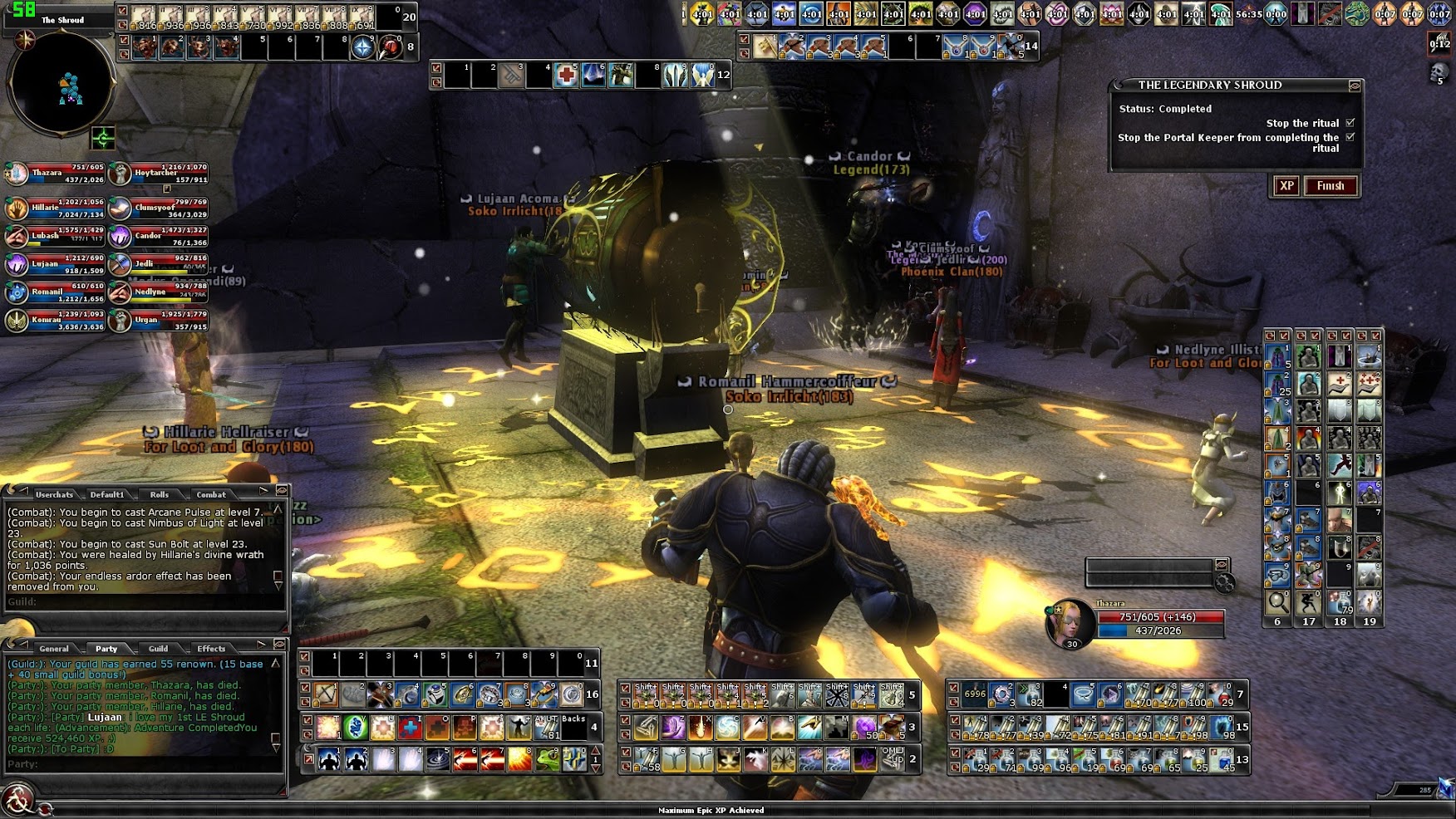This screenshot has width=1456, height=819.
Task: Open the XP report button
Action: coord(1286,186)
